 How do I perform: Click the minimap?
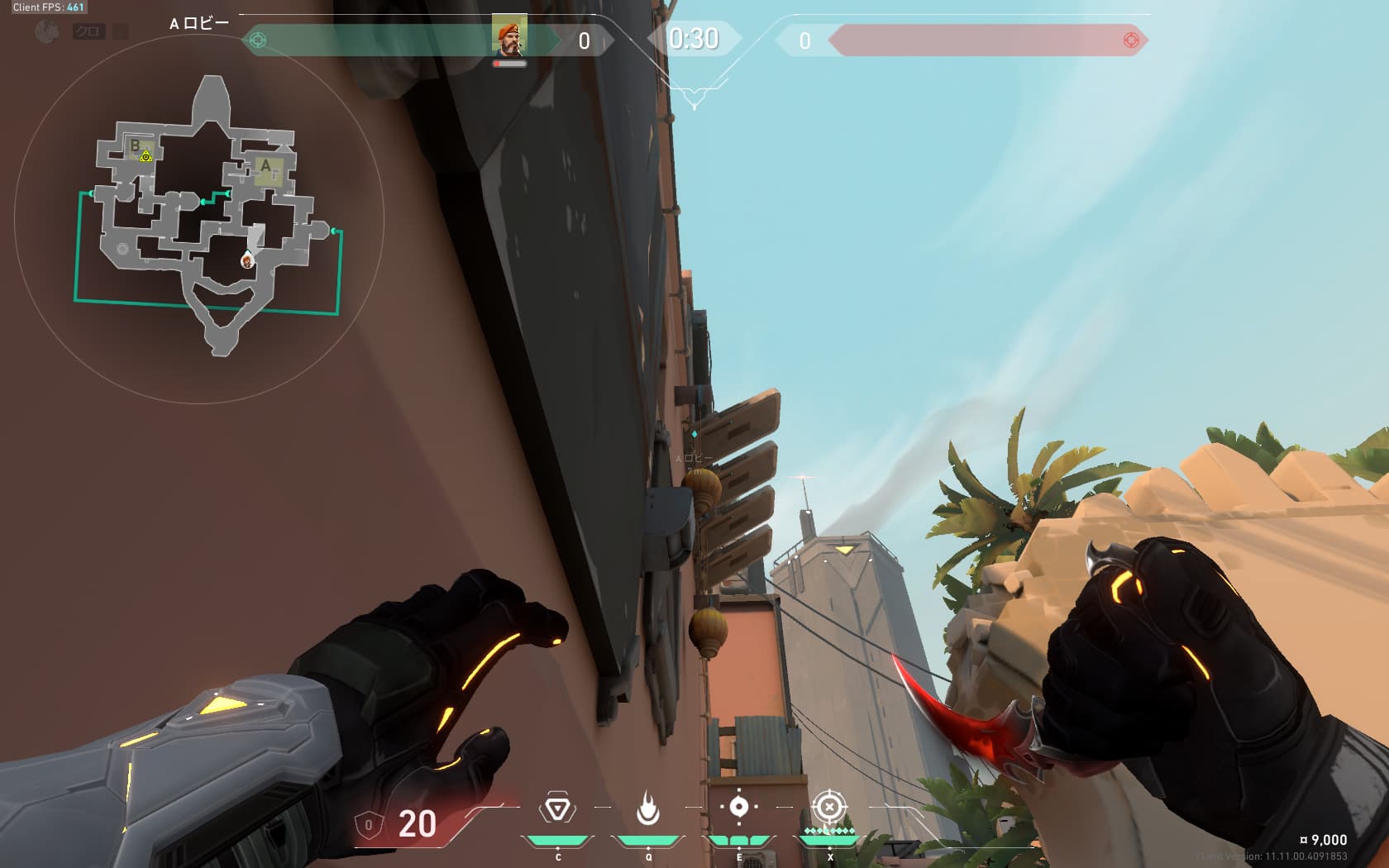pos(199,219)
